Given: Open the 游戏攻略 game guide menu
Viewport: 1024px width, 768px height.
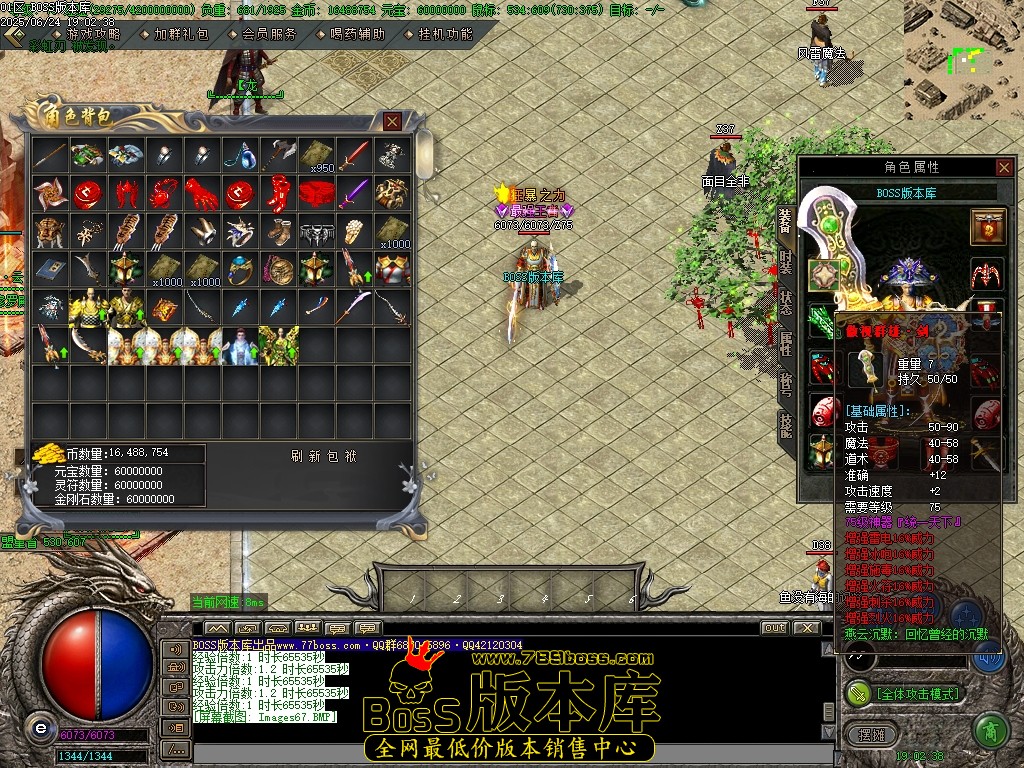Looking at the screenshot, I should 92,33.
